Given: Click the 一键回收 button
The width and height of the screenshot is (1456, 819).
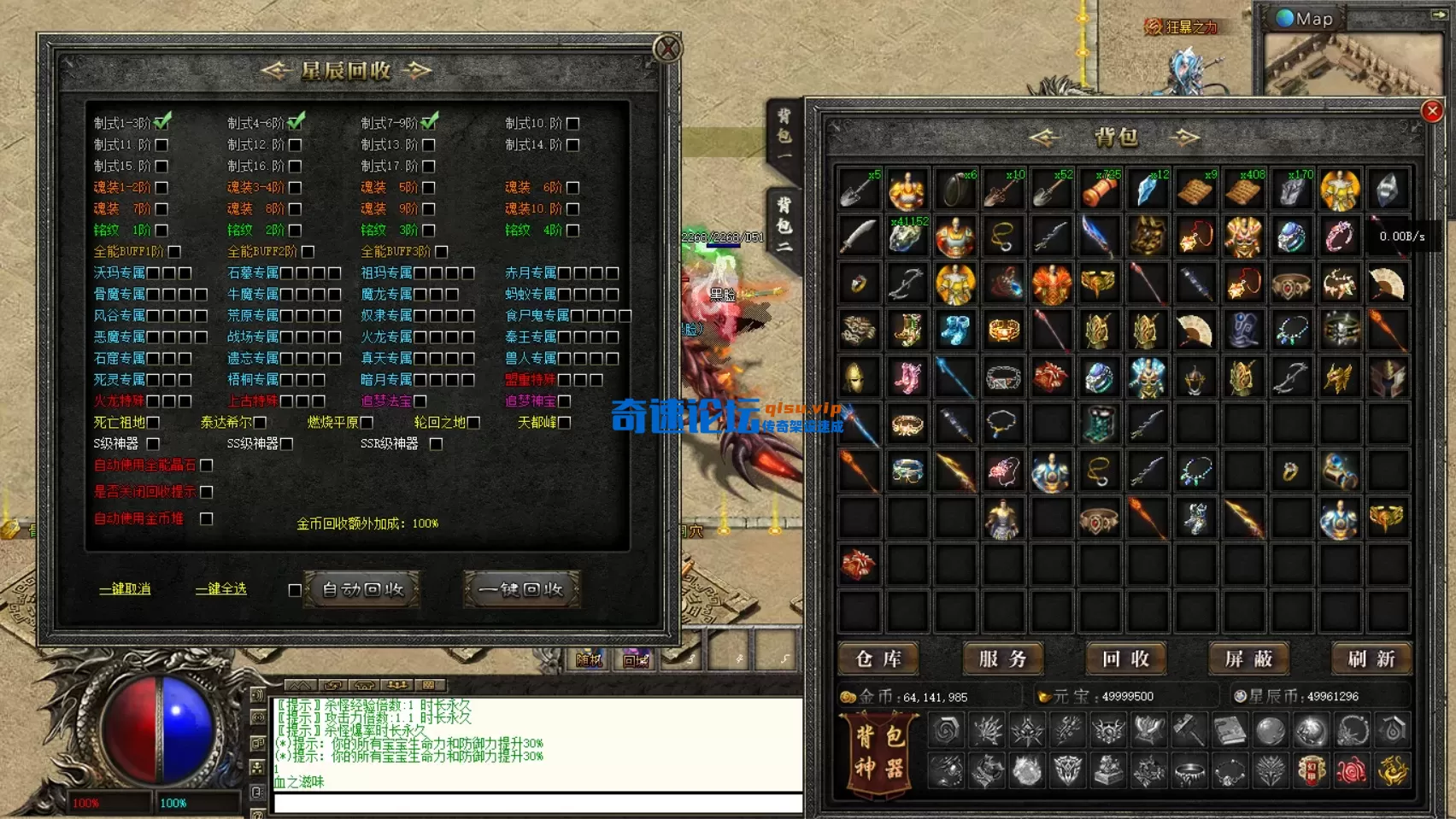Looking at the screenshot, I should tap(521, 589).
